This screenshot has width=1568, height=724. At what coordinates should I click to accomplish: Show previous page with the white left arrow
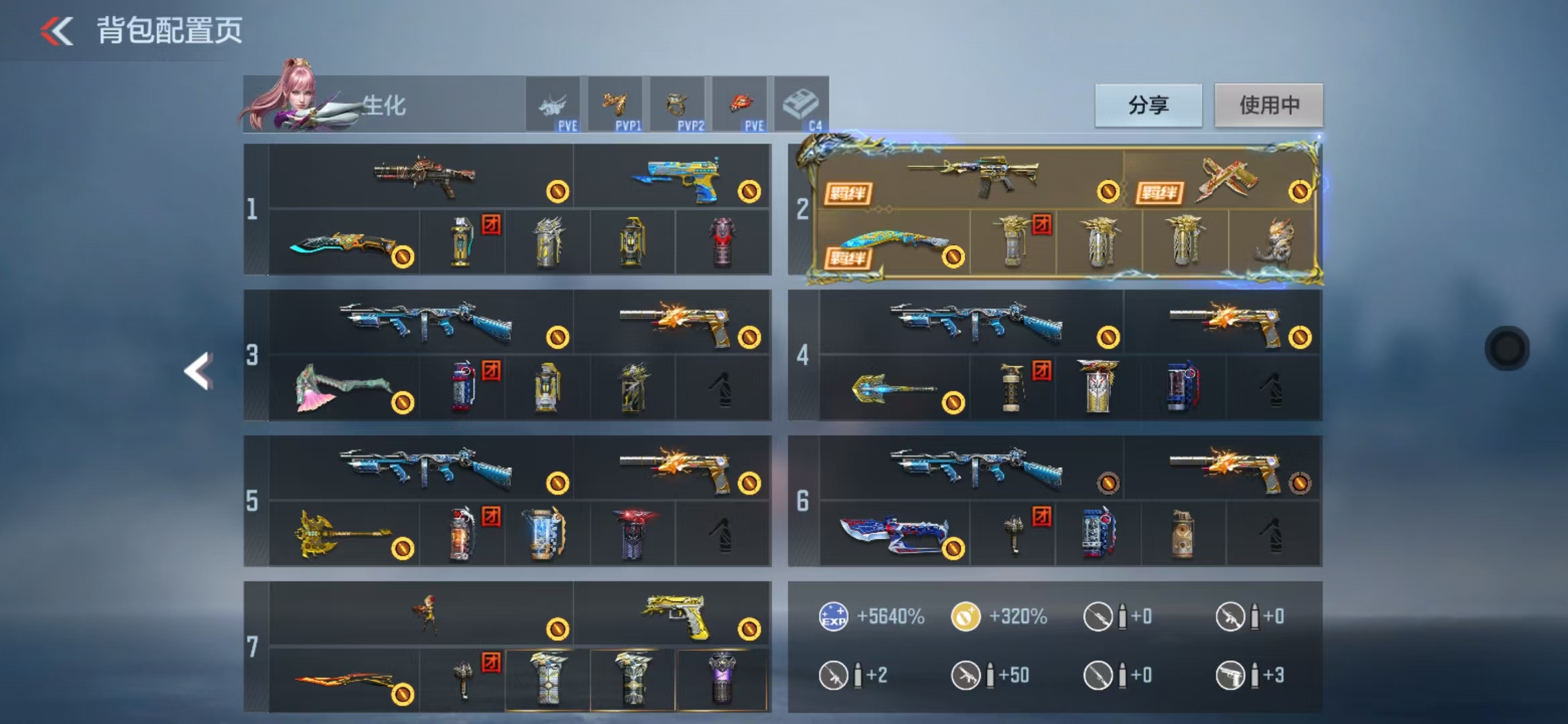click(199, 371)
